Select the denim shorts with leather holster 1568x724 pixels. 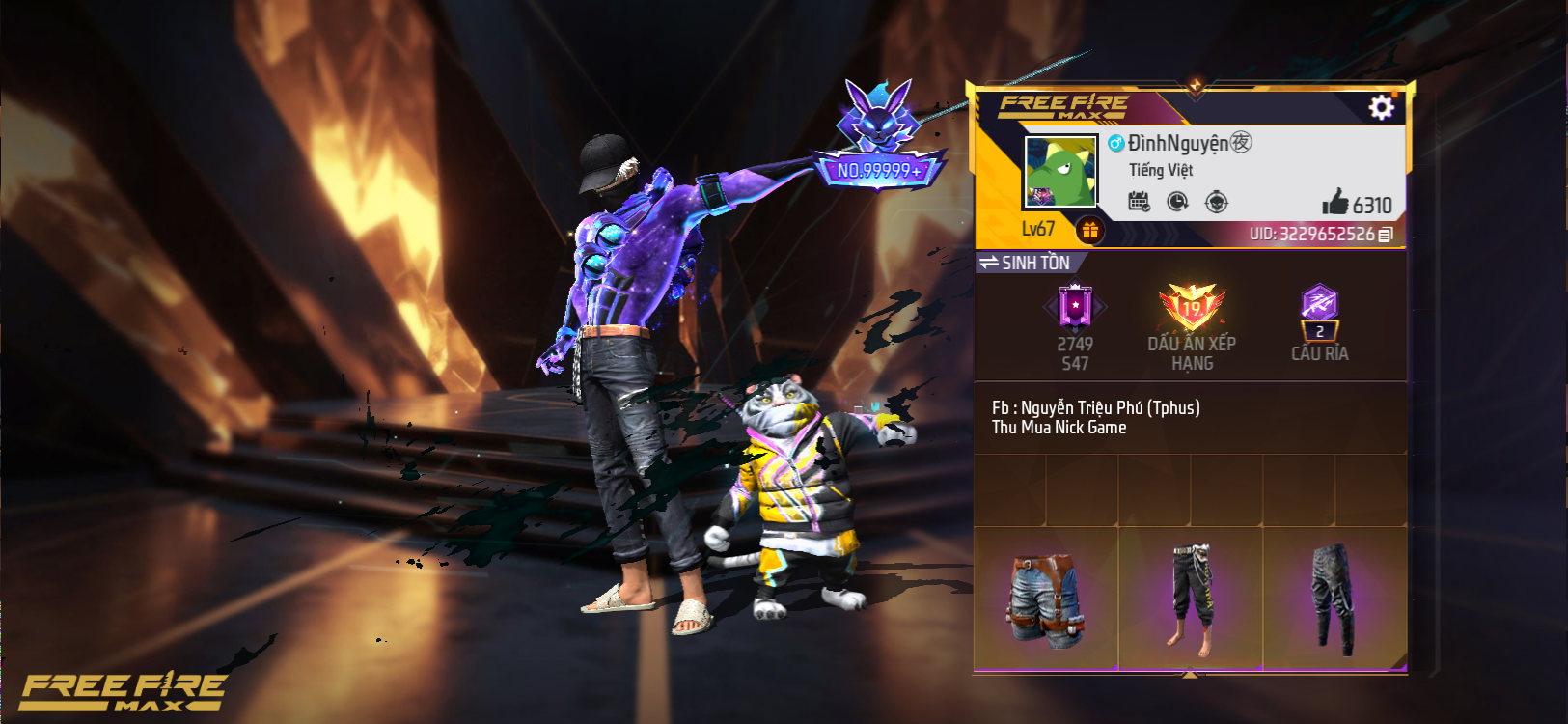1046,599
